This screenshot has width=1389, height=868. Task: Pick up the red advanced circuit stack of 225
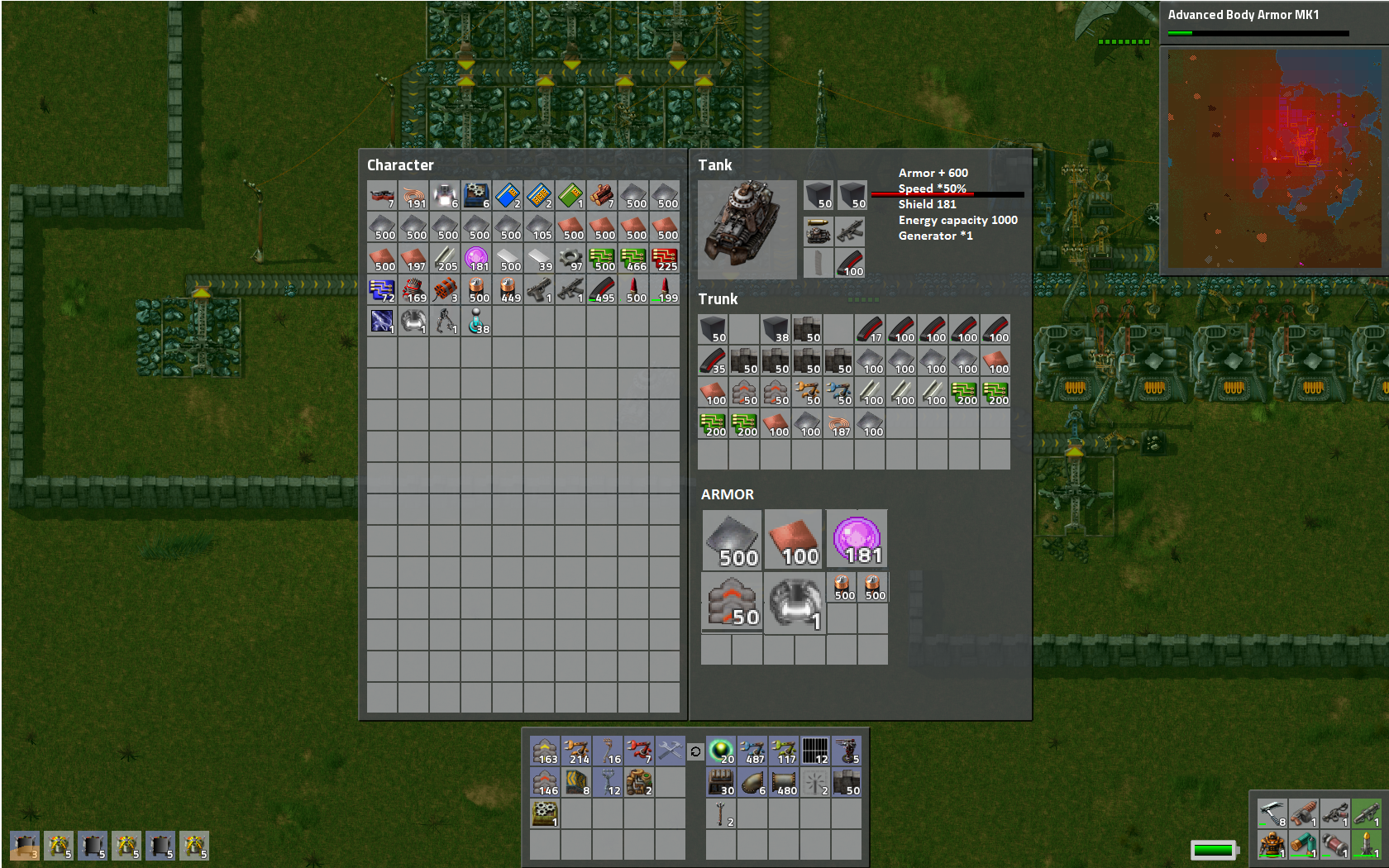665,259
